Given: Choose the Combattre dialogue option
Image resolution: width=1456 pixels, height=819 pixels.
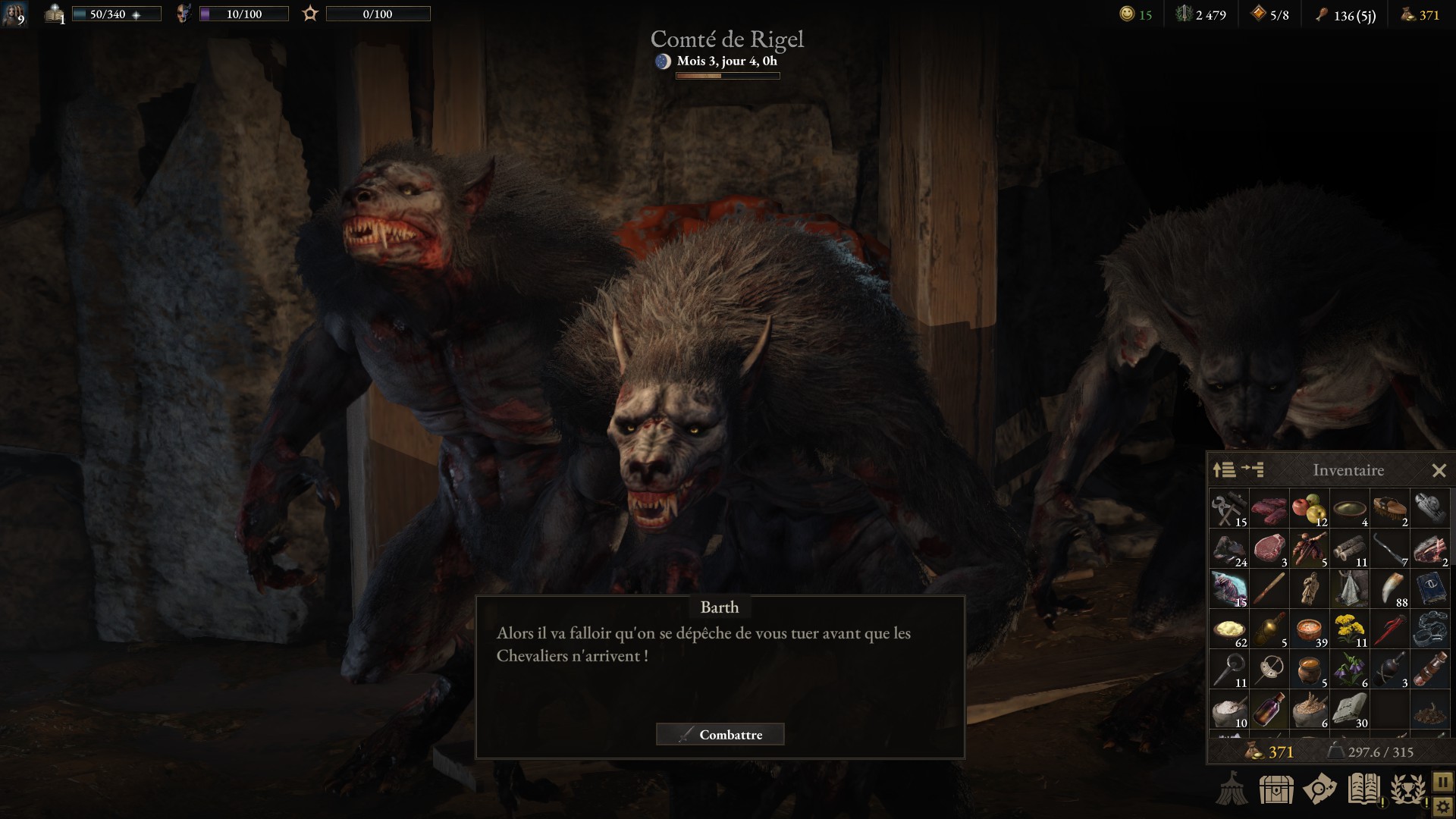Looking at the screenshot, I should tap(720, 734).
